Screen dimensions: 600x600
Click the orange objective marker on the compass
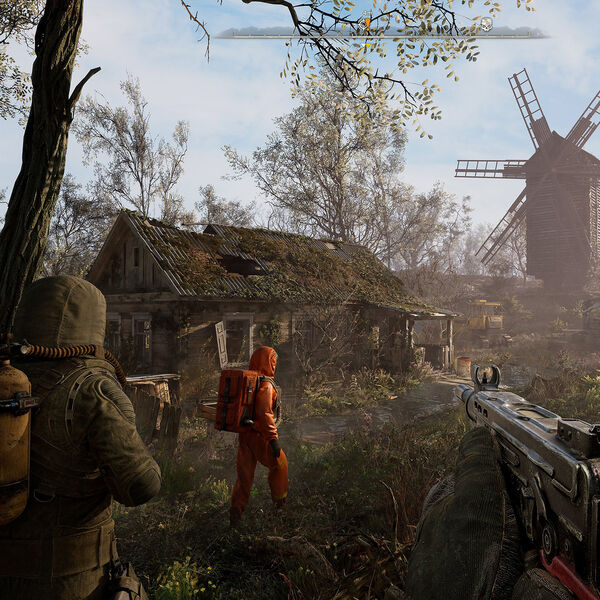pyautogui.click(x=367, y=22)
